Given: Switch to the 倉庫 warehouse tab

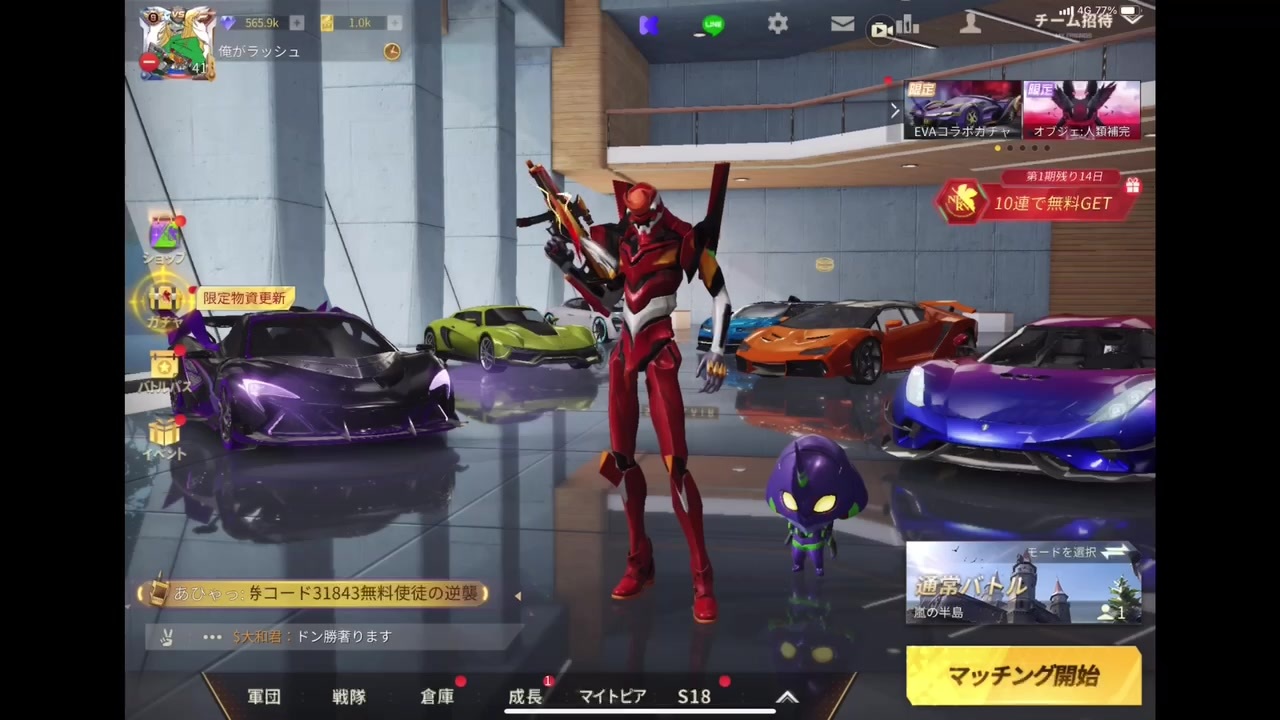Looking at the screenshot, I should (437, 696).
